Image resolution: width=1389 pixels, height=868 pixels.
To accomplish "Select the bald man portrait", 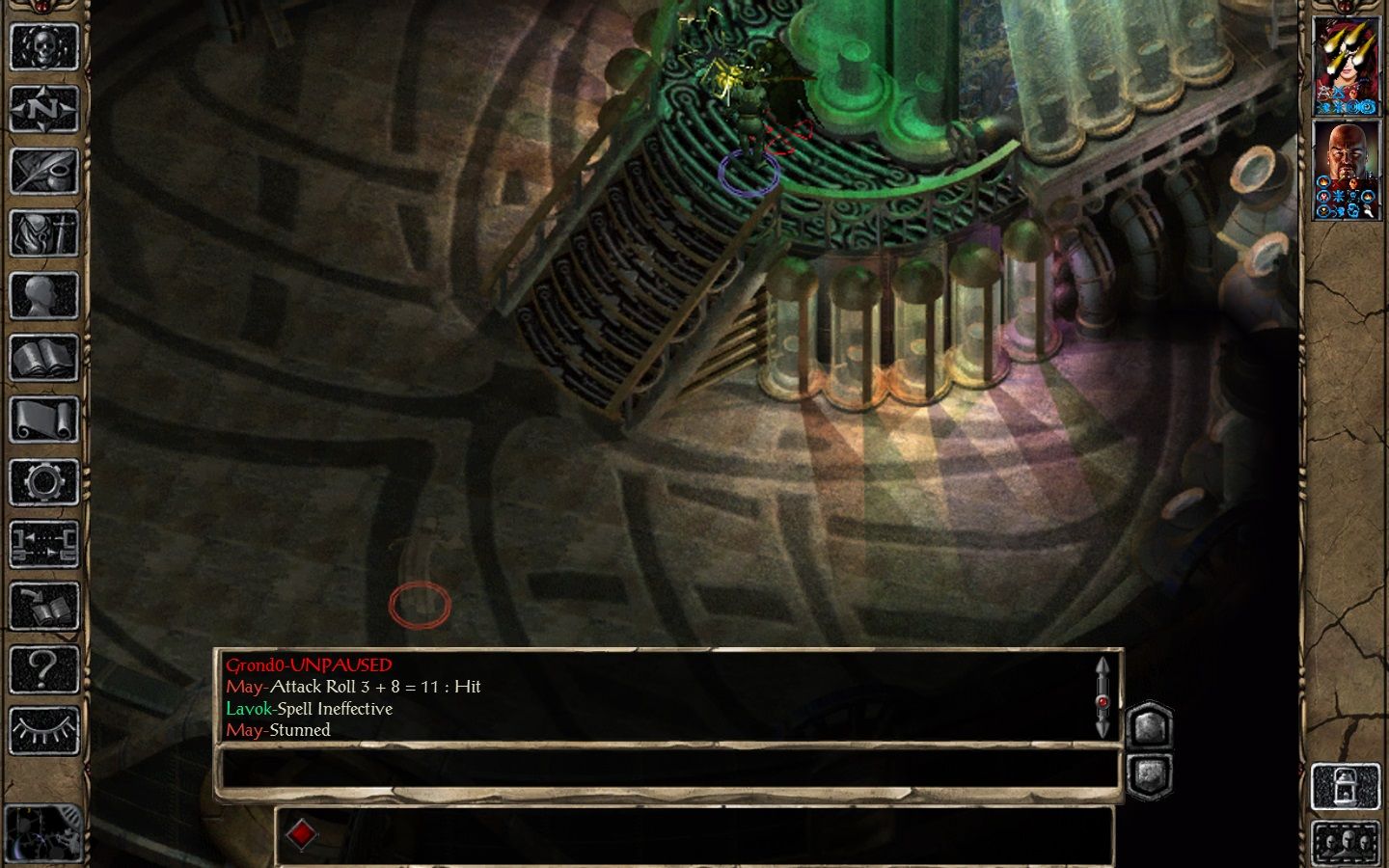I will pyautogui.click(x=1347, y=170).
